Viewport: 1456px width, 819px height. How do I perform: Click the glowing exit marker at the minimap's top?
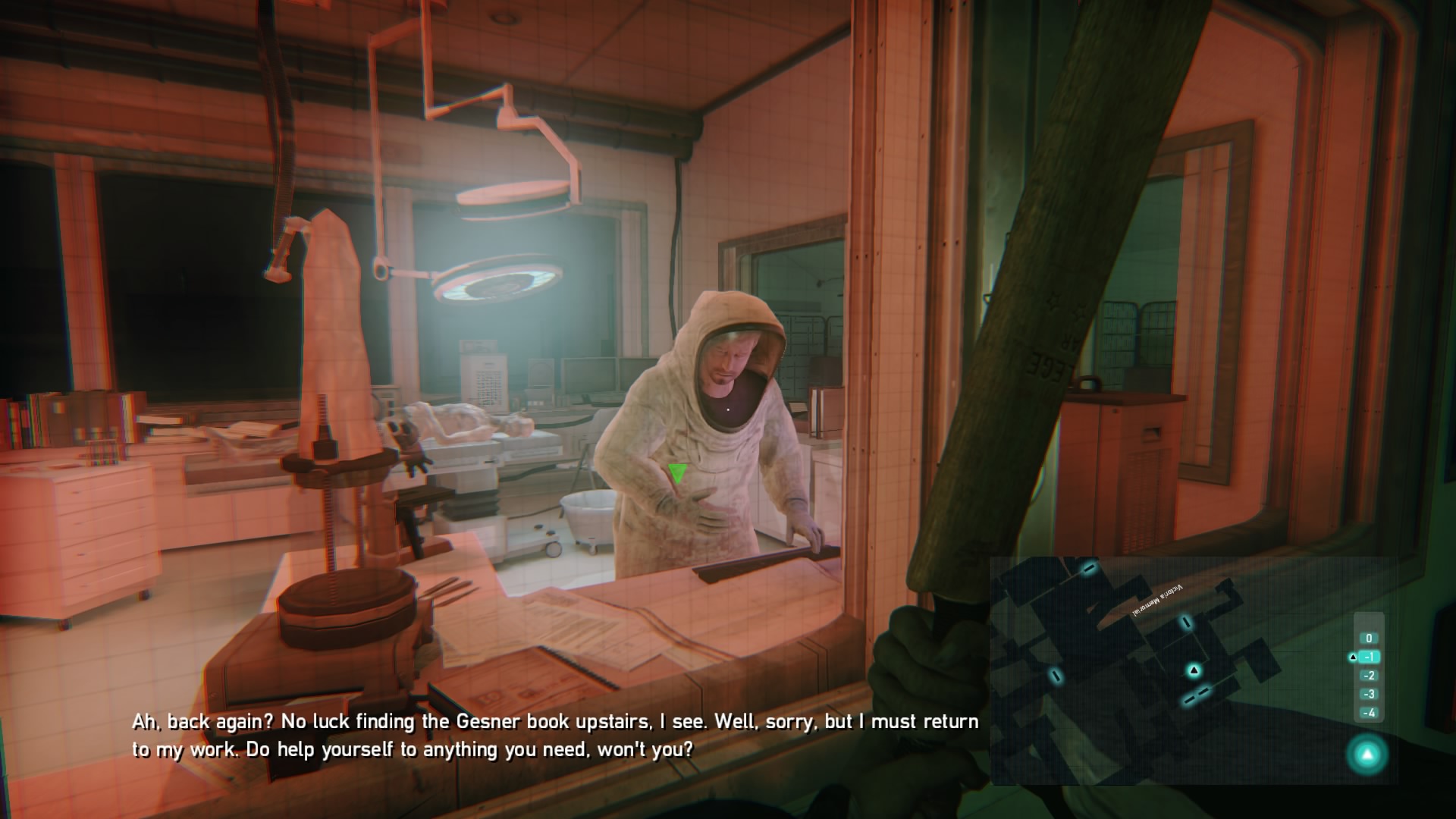point(1090,570)
